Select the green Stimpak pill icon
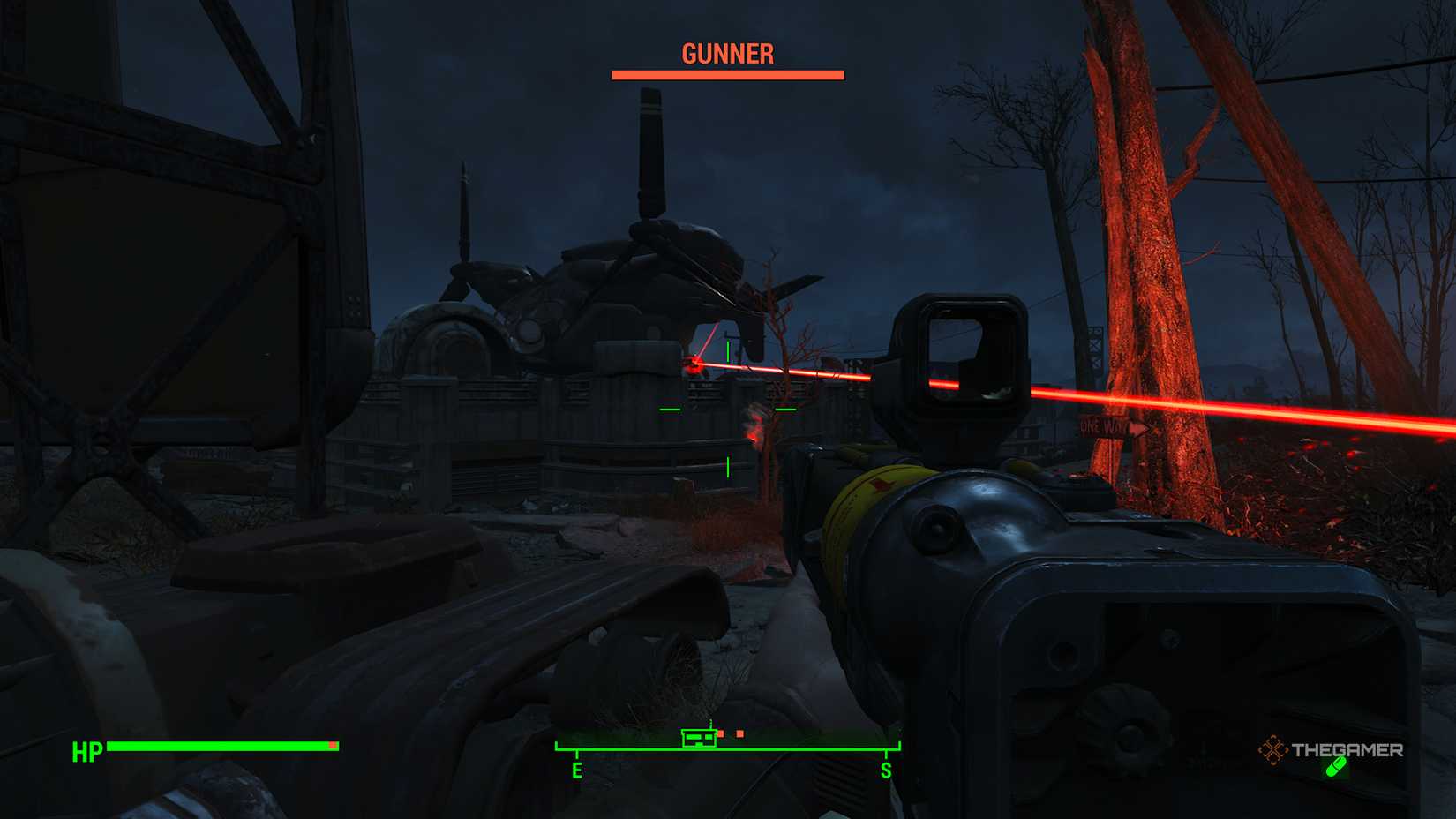This screenshot has width=1456, height=819. point(1336,767)
